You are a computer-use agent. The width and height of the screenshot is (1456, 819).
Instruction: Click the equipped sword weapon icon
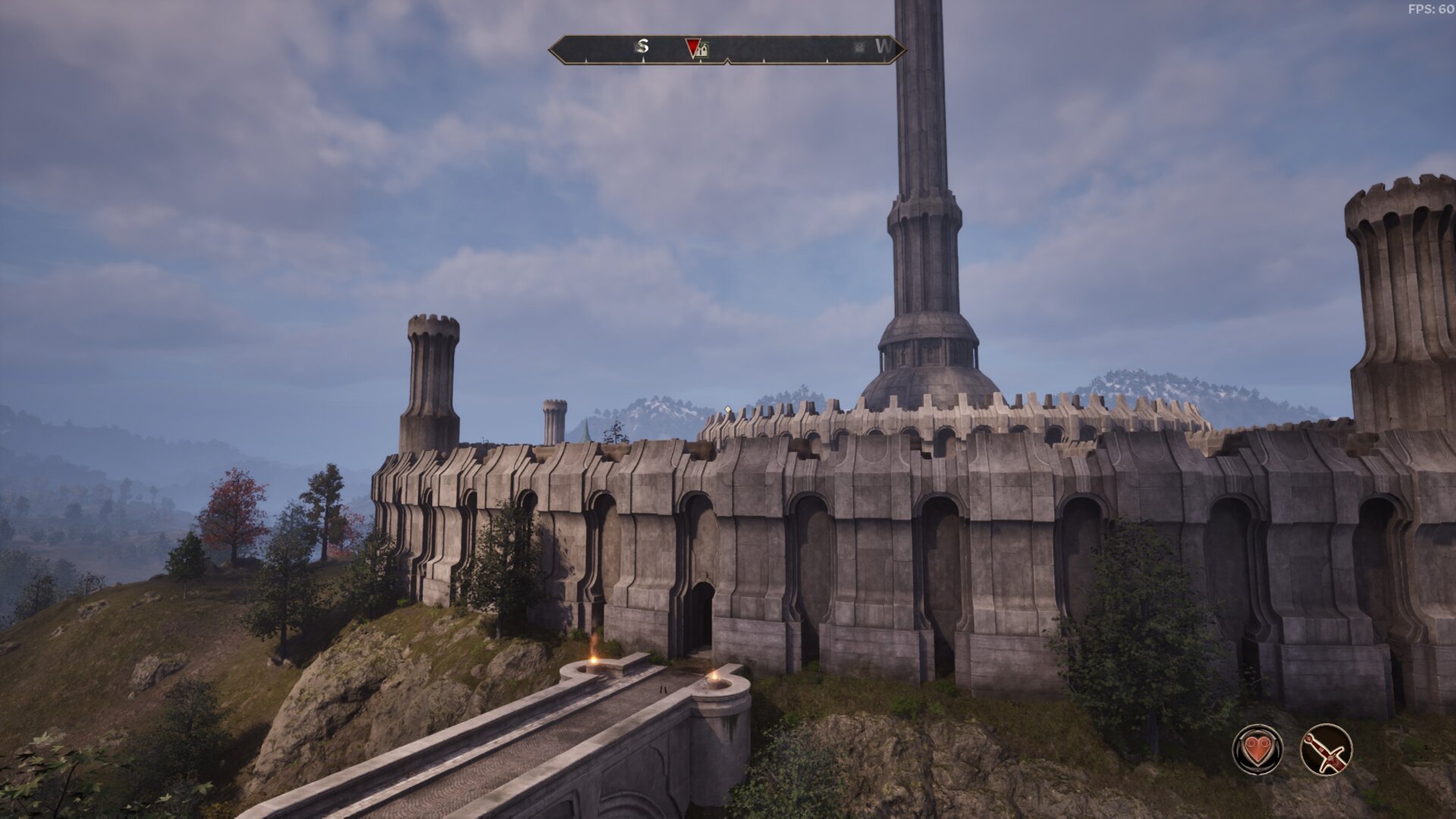pyautogui.click(x=1326, y=749)
